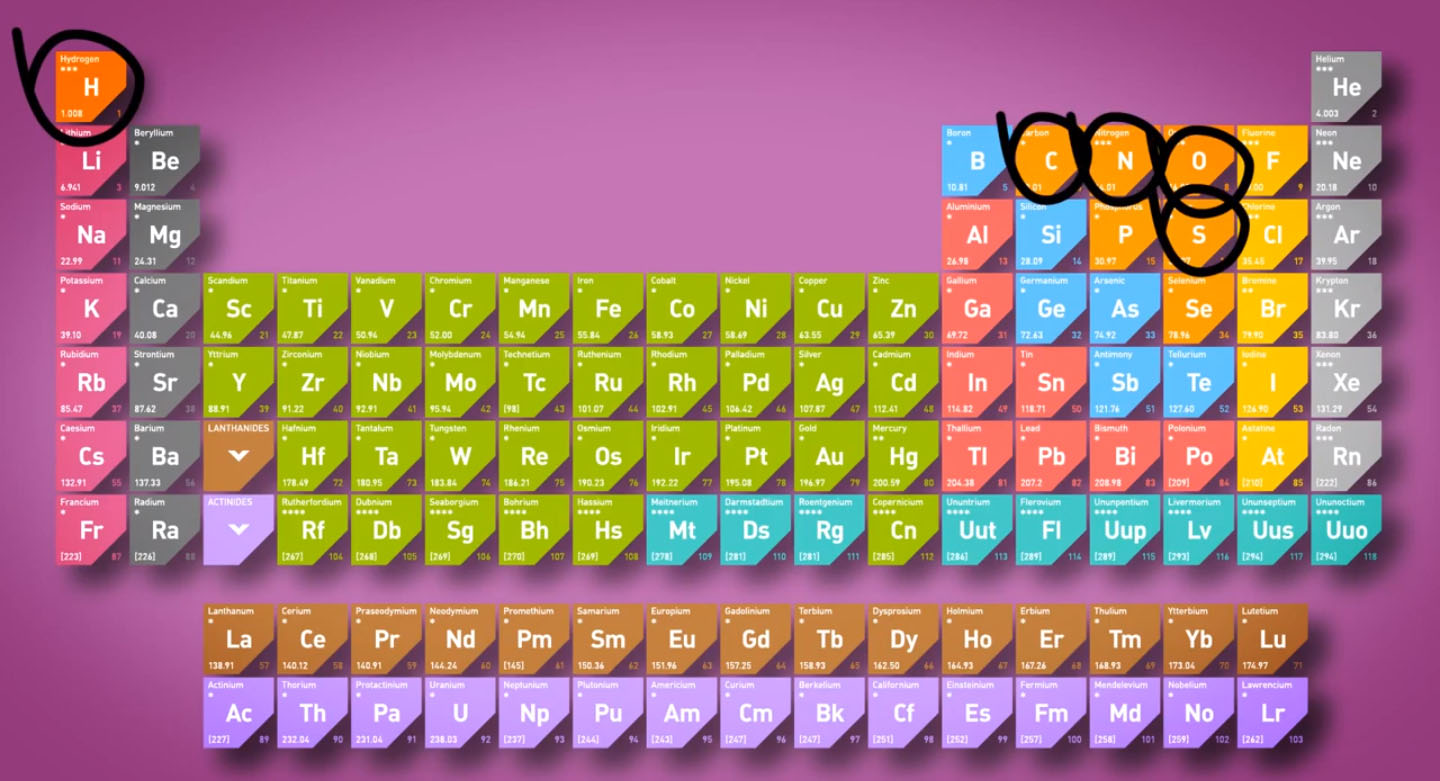
Task: Select the Carbon tile
Action: pos(1051,161)
